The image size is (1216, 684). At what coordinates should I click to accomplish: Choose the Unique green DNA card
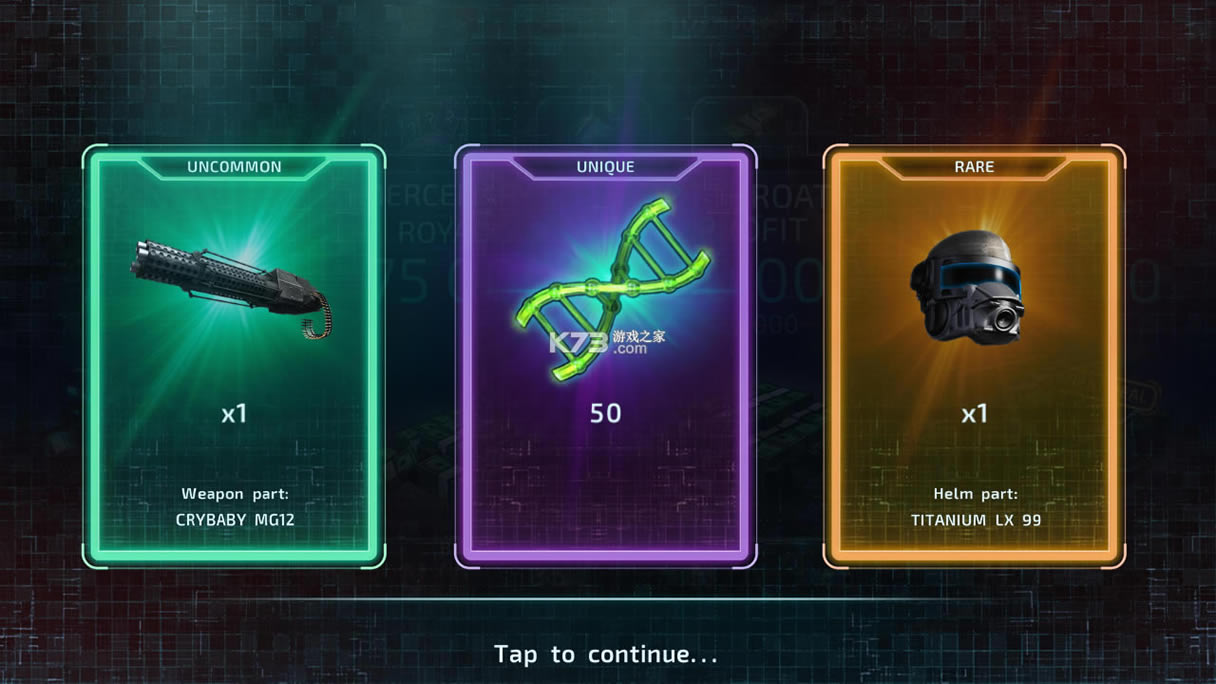tap(605, 356)
